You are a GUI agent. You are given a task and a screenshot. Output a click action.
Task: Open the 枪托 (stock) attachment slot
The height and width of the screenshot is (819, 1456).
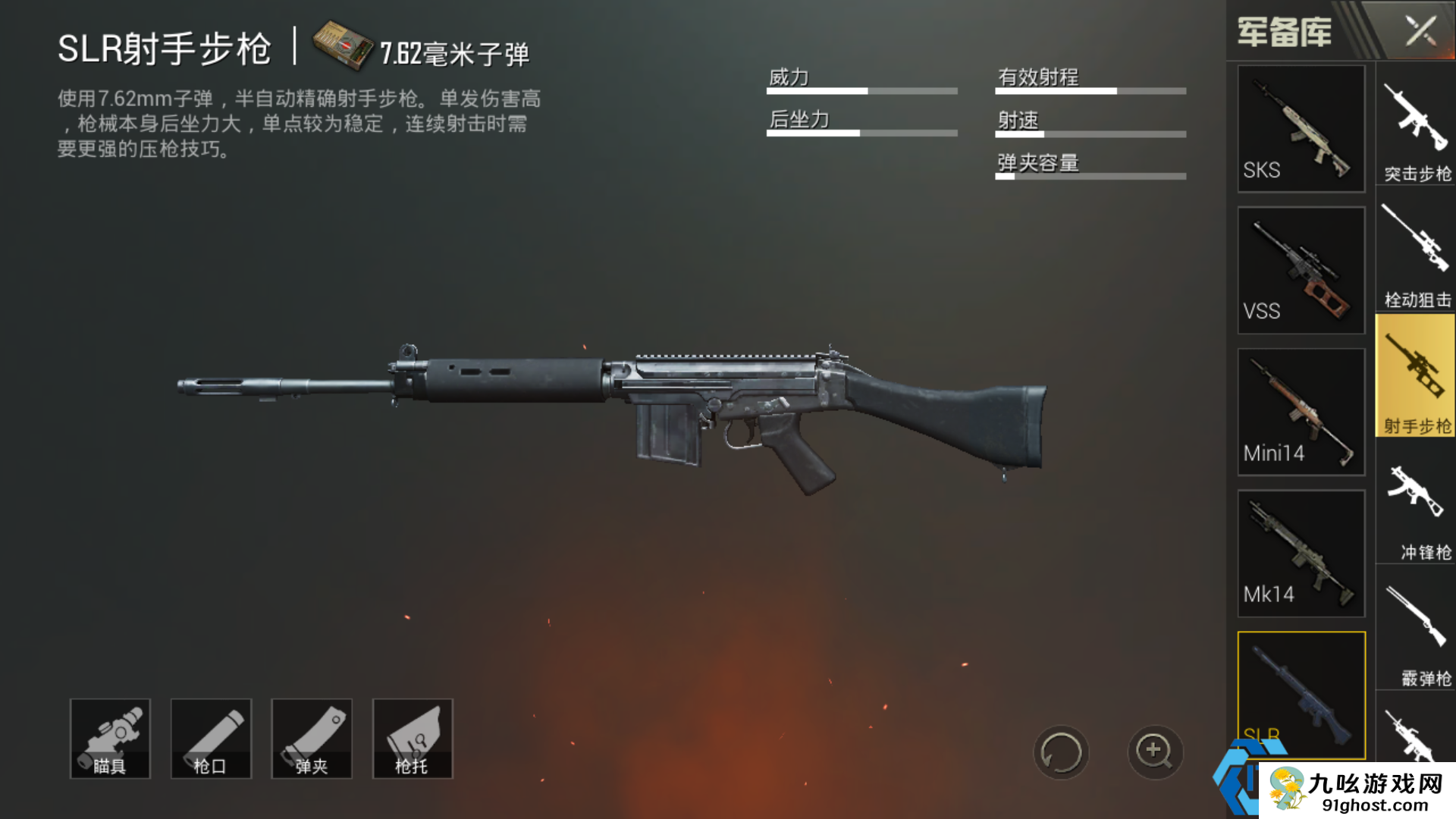(x=413, y=739)
